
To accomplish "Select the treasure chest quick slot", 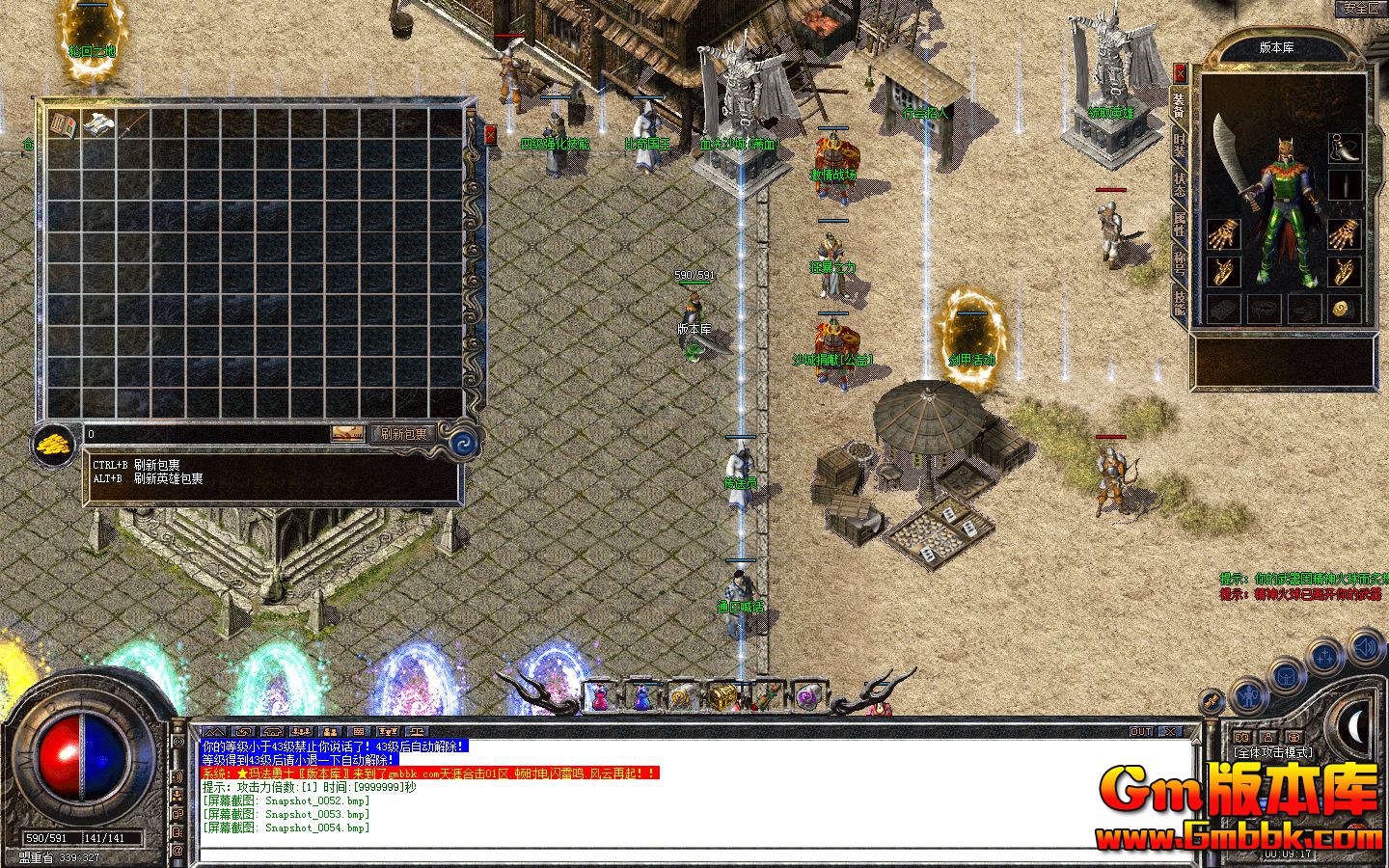I will pos(722,696).
